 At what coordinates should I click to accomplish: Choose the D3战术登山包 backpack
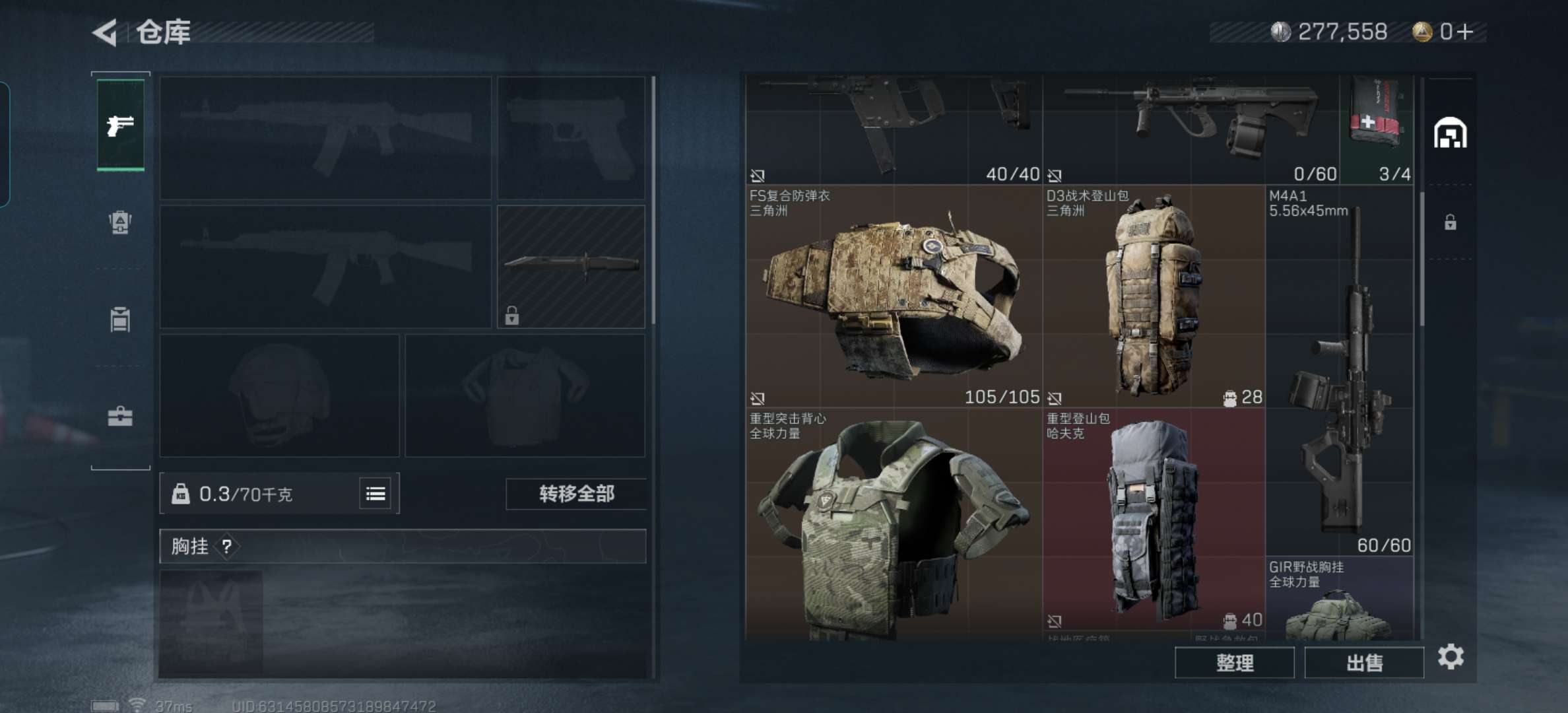tap(1154, 296)
